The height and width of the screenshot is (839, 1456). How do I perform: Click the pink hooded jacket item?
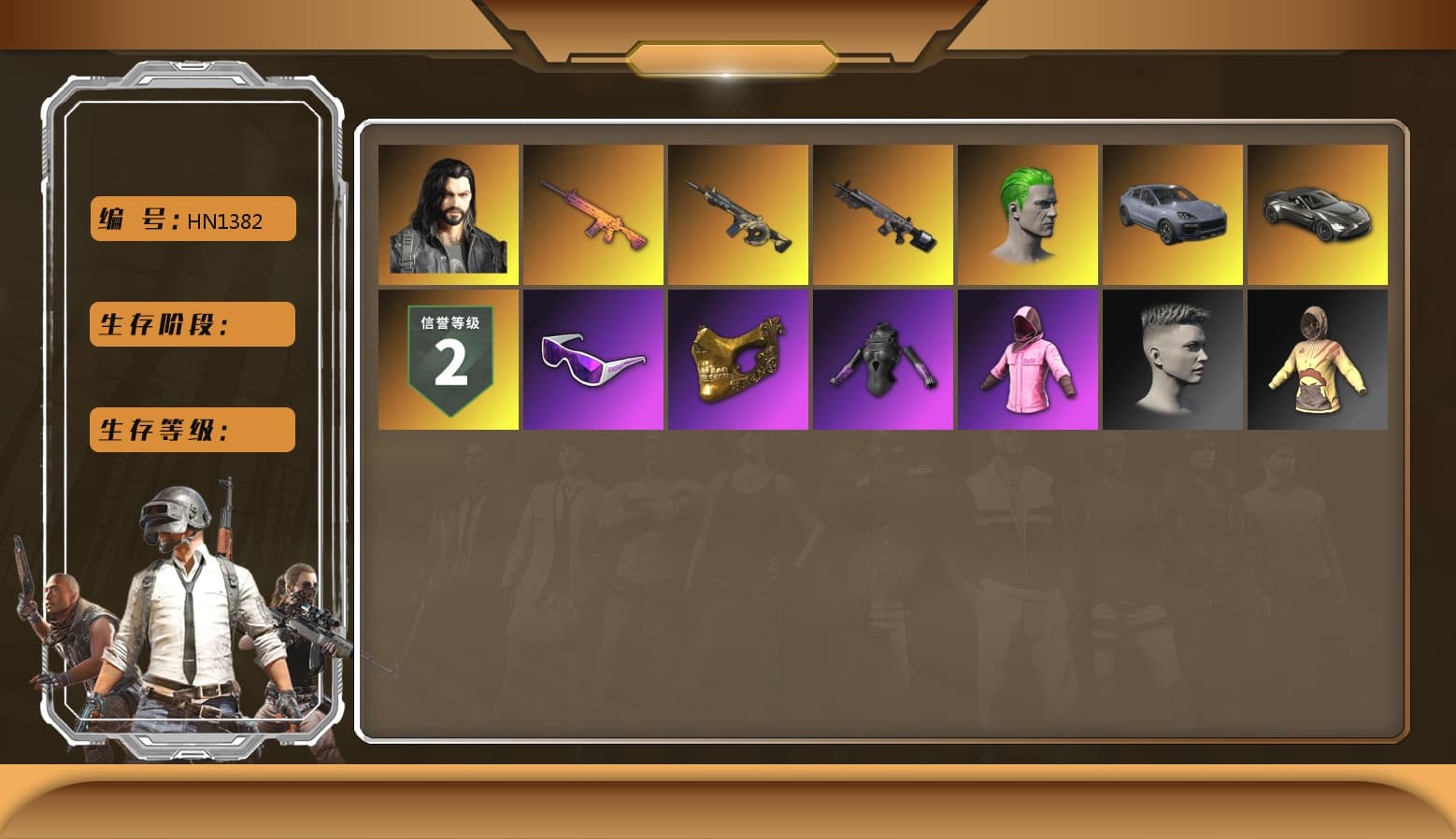click(x=1028, y=360)
